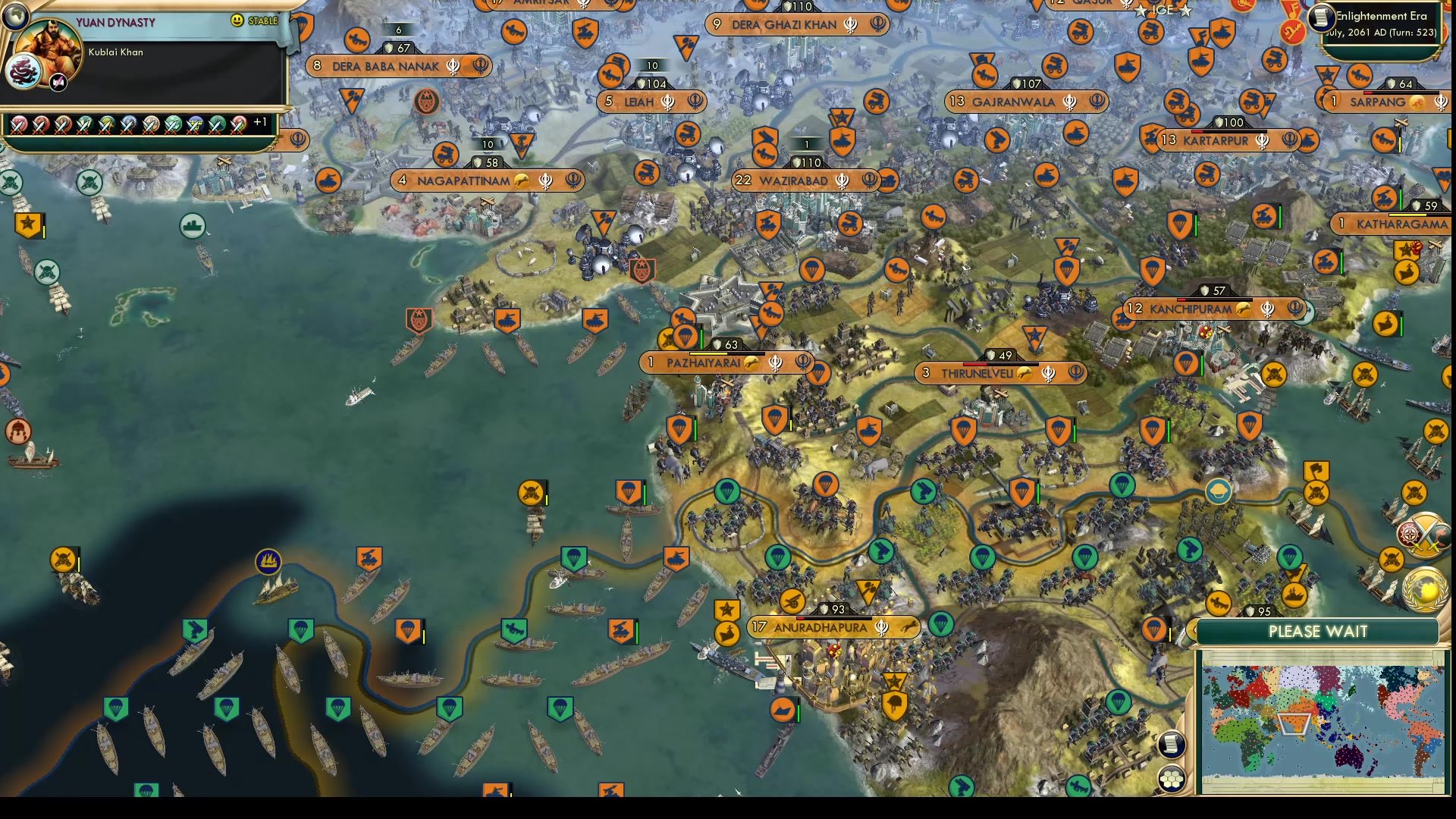
Task: Toggle the Sikh religion icon on Wazirabad banner
Action: [x=840, y=180]
